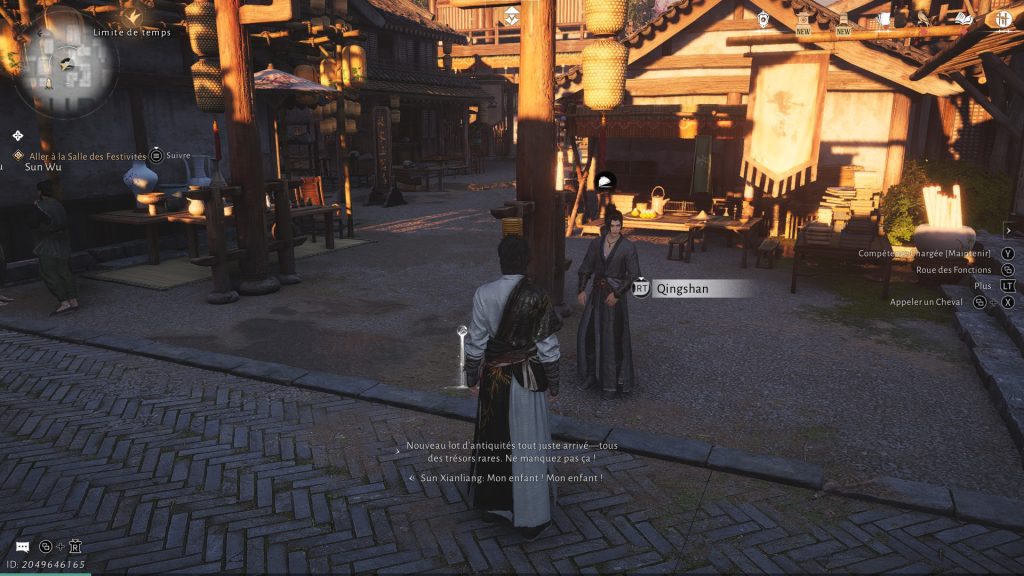1024x576 pixels.
Task: Open the shield badge icon in the top bar
Action: [763, 19]
